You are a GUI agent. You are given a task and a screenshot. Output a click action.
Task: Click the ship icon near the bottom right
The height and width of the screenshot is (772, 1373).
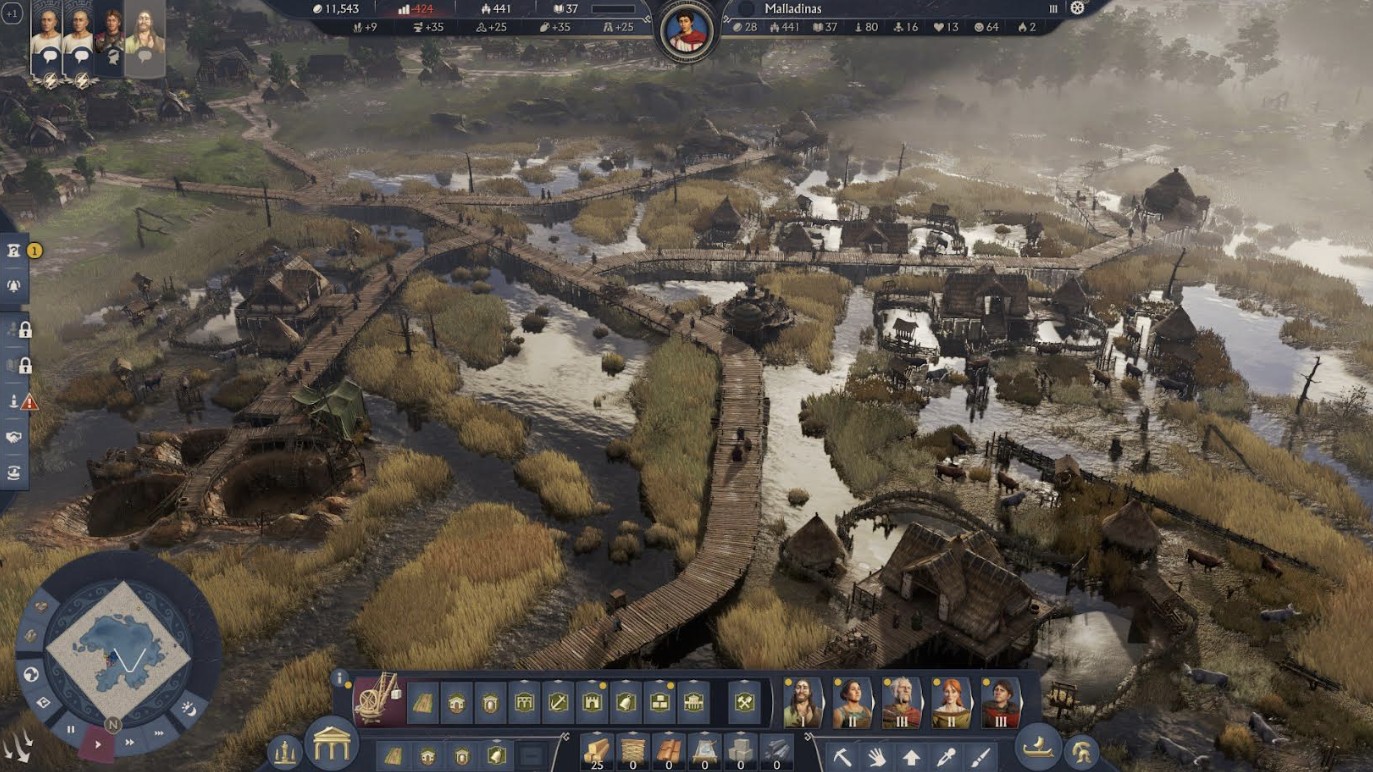[1038, 750]
